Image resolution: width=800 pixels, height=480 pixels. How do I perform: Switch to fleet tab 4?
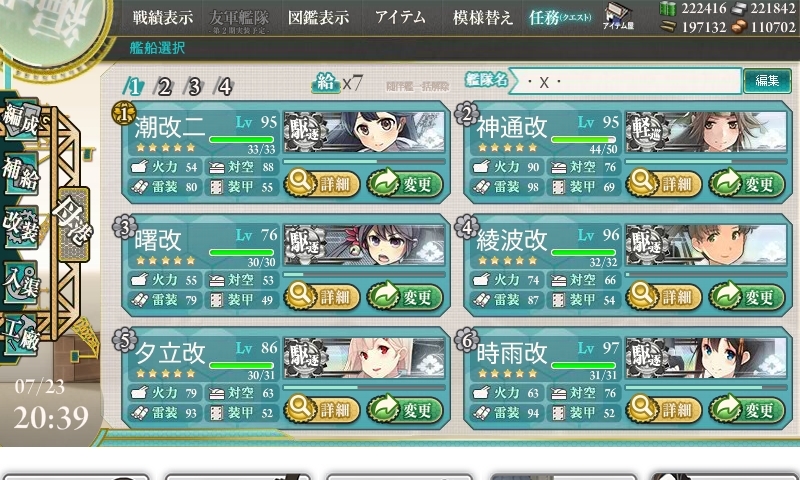[225, 87]
